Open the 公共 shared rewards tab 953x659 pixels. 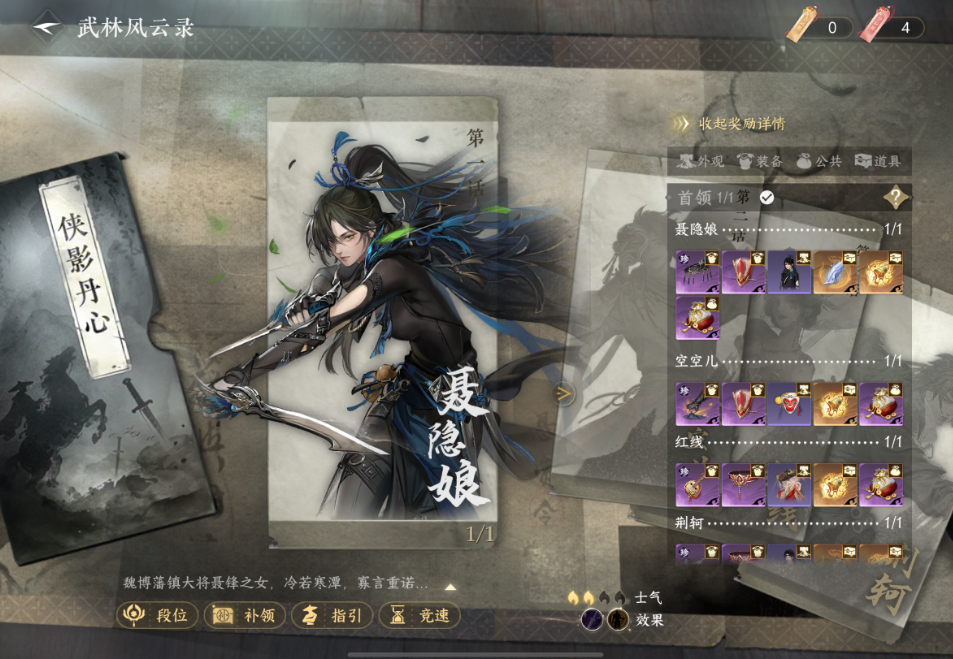pyautogui.click(x=818, y=160)
